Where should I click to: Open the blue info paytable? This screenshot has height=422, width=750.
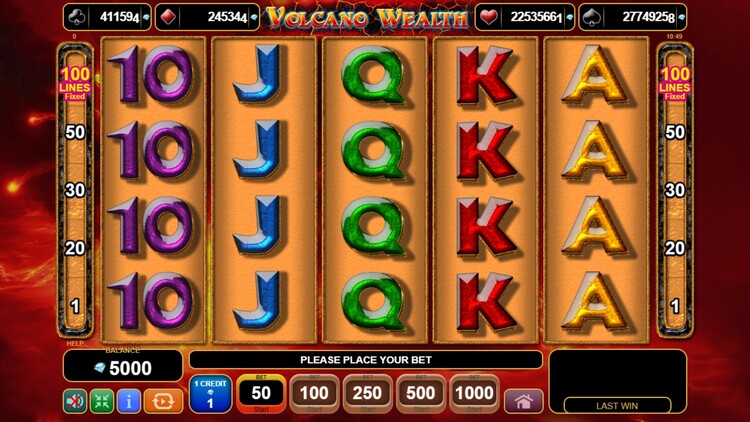click(x=129, y=402)
